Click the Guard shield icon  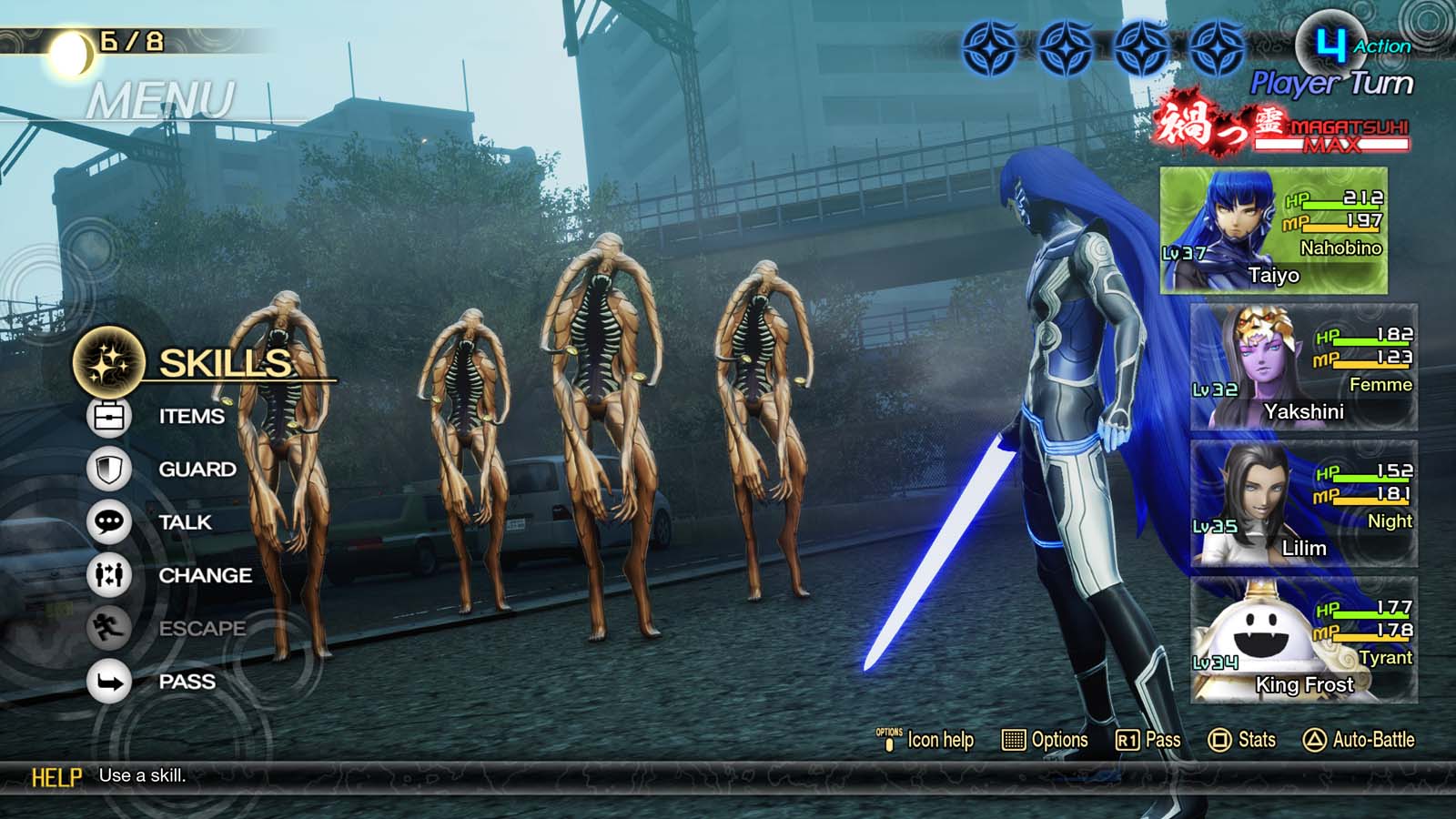(x=106, y=469)
